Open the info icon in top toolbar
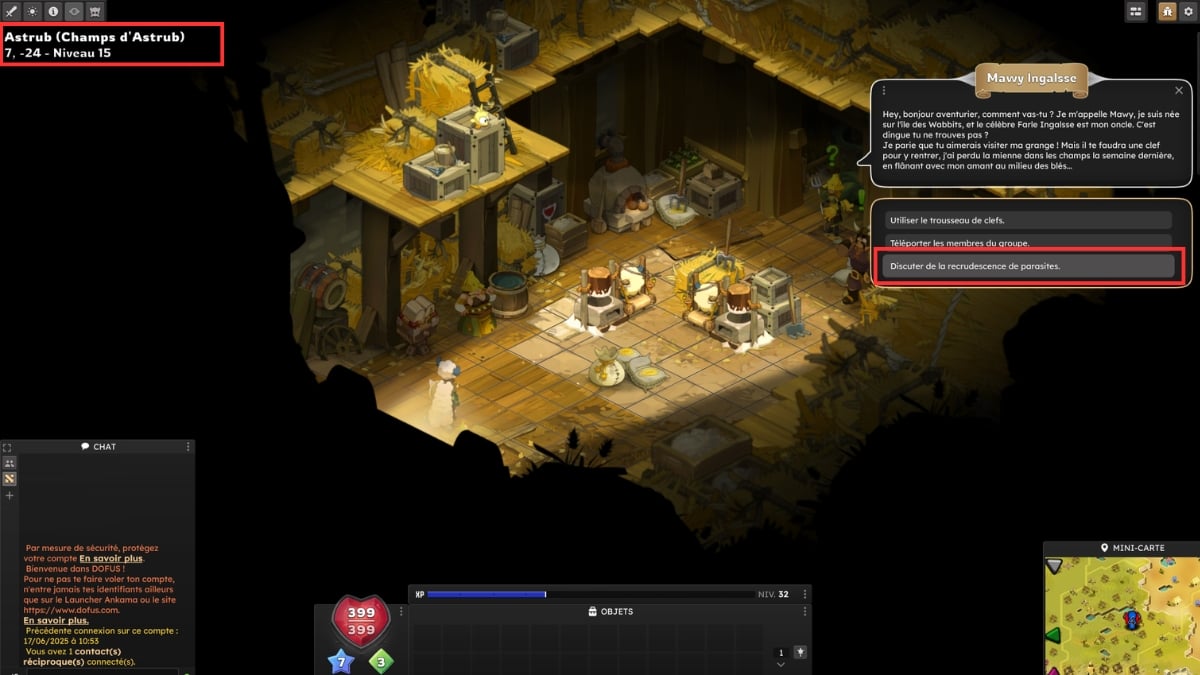The width and height of the screenshot is (1200, 675). [54, 12]
